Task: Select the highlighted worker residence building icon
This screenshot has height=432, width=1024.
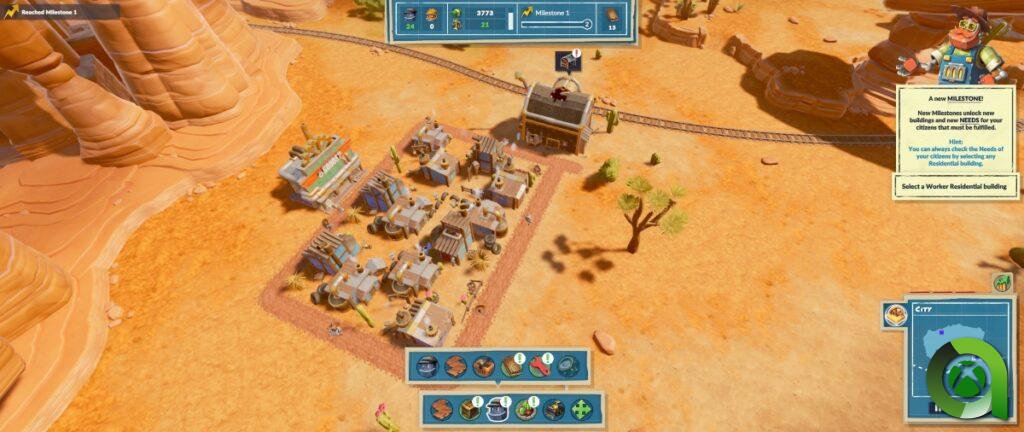Action: (x=497, y=409)
